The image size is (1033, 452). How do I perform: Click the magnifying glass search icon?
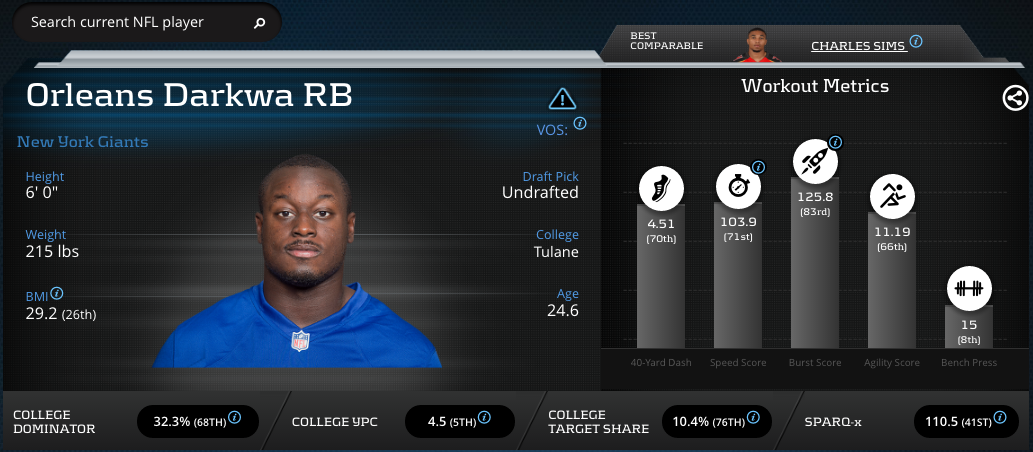point(260,23)
